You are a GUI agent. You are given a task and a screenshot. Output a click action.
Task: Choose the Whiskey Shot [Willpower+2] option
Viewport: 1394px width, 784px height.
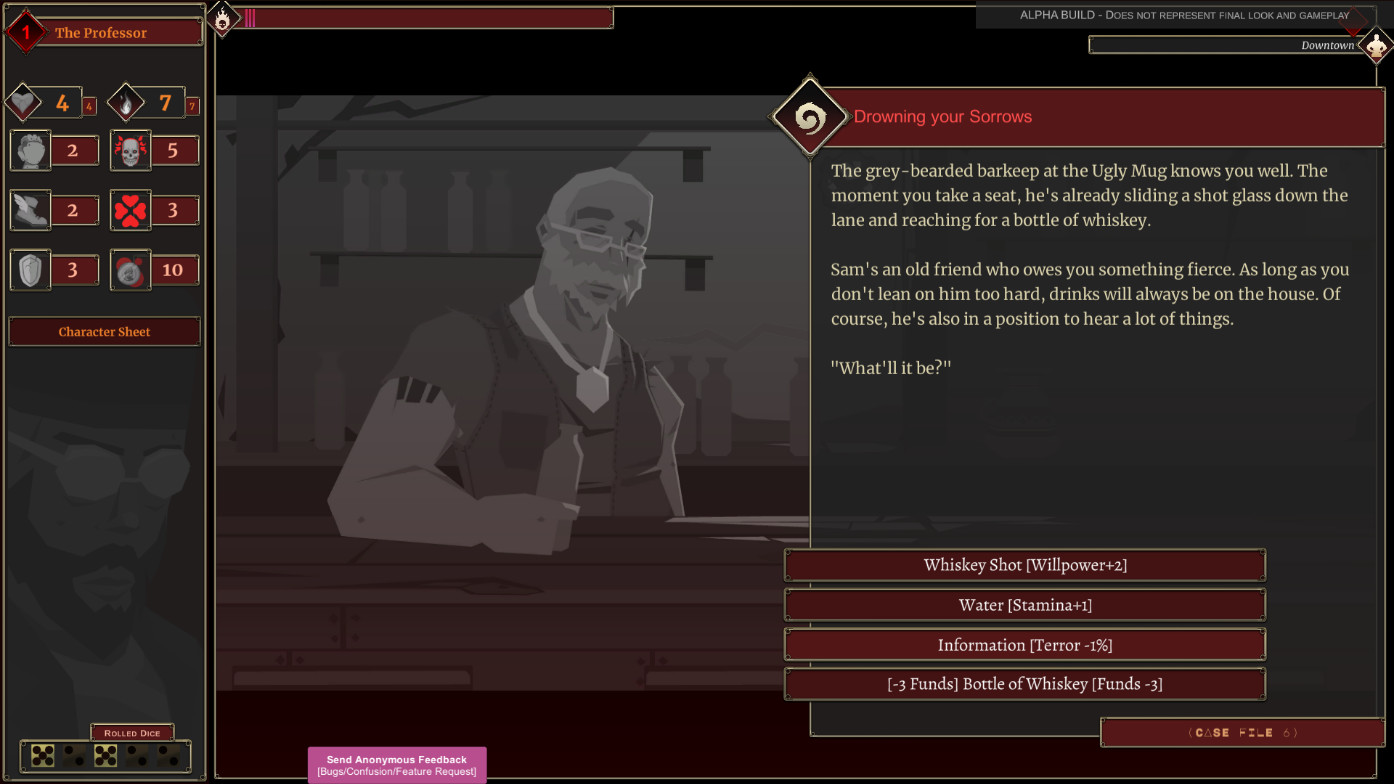point(1024,564)
